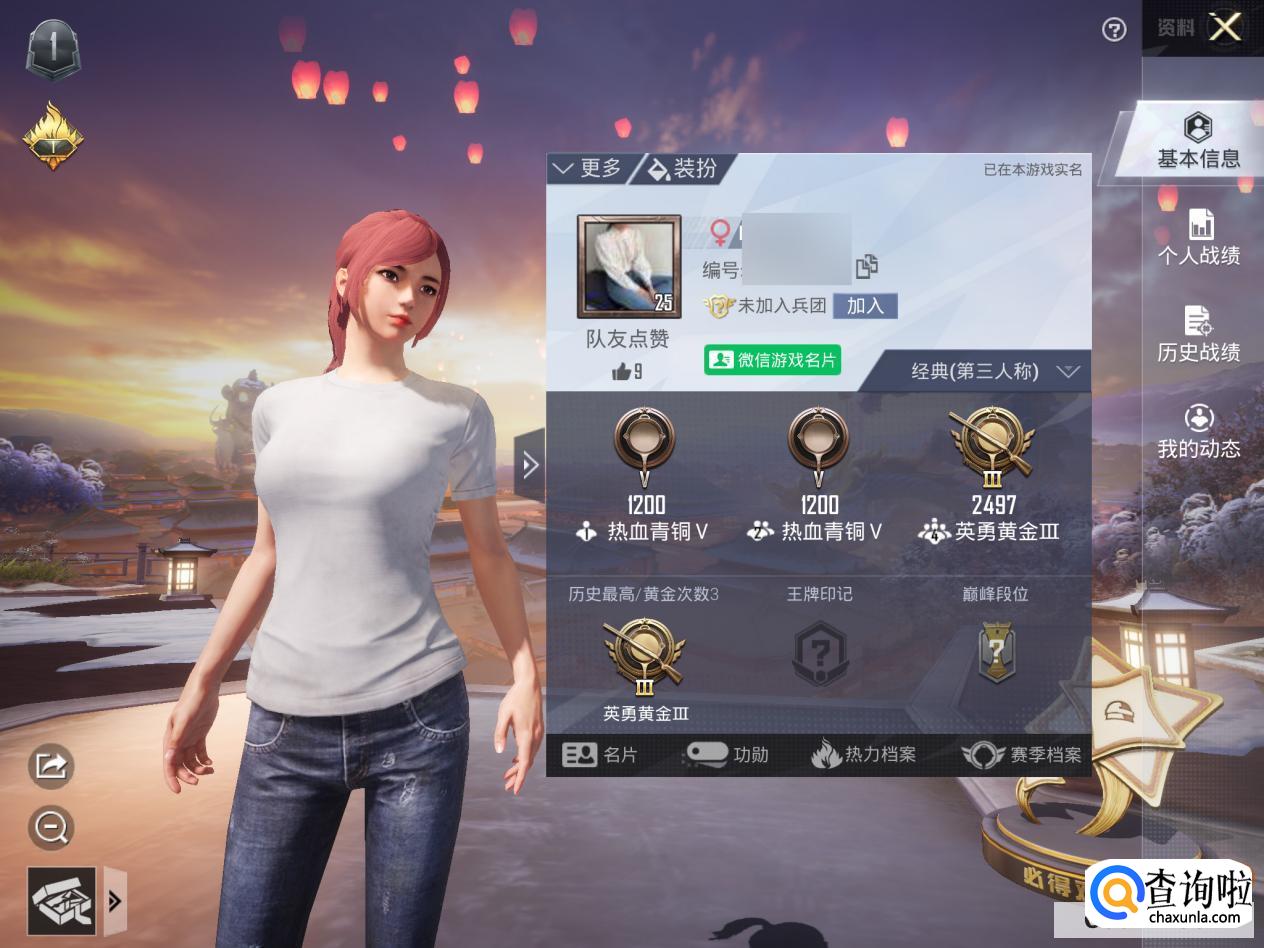The image size is (1264, 948).
Task: Copy the player ID number
Action: point(867,267)
